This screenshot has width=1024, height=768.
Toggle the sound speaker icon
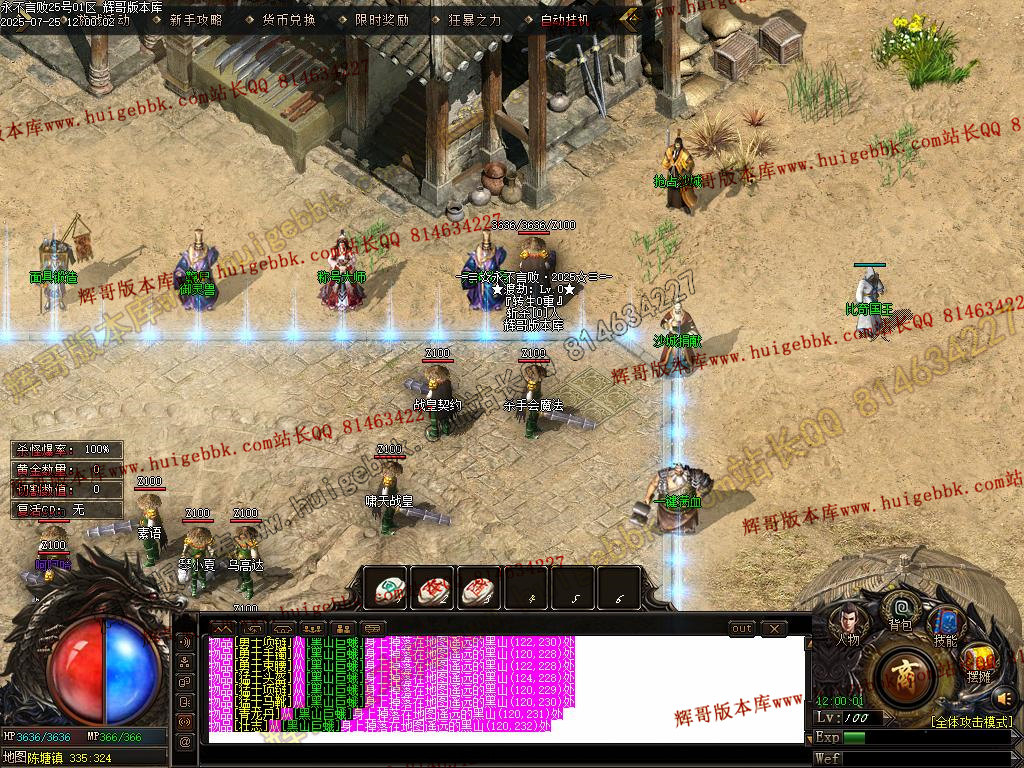pyautogui.click(x=1004, y=697)
